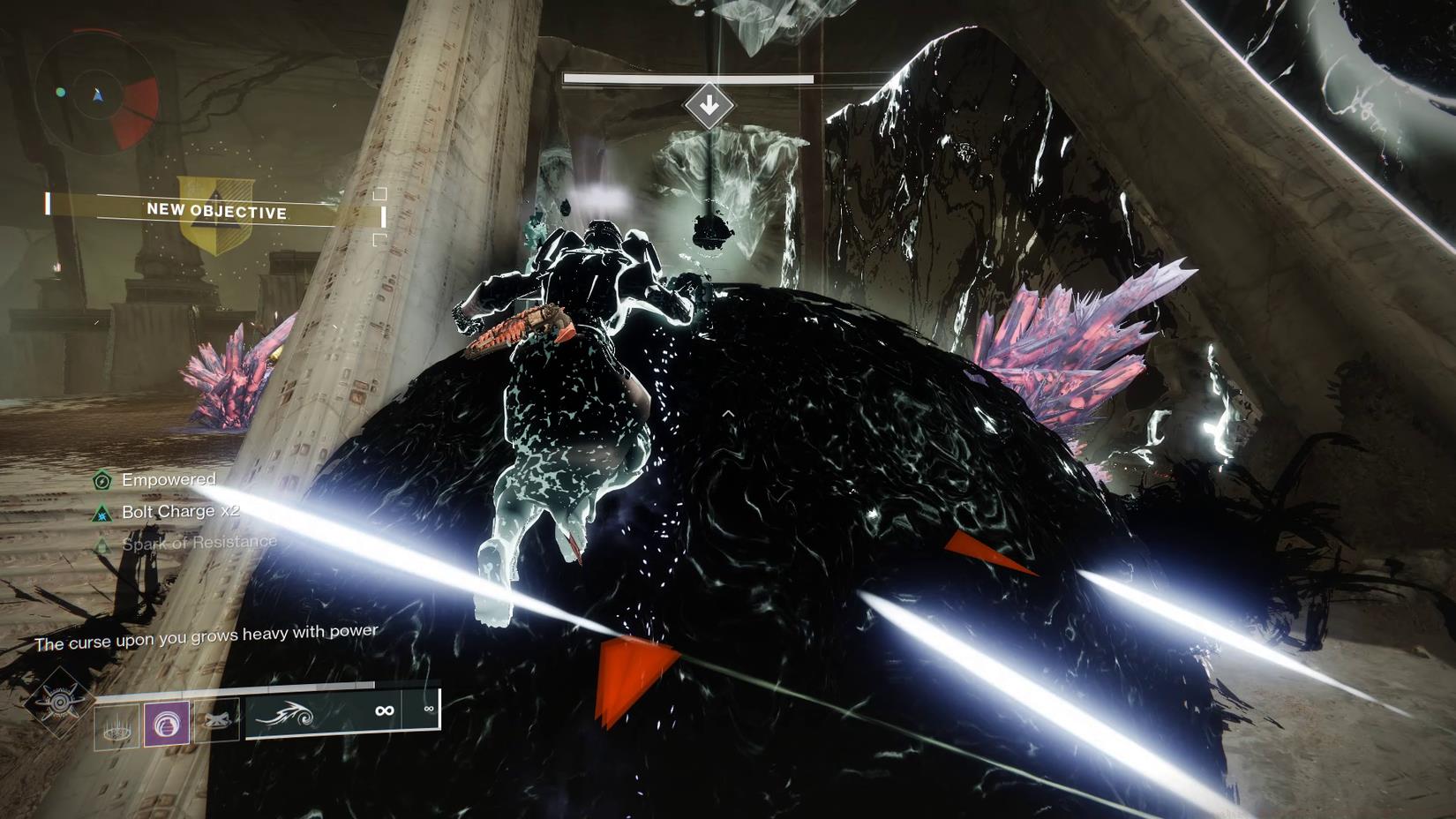Select the Bolt Charge x2 buff icon

point(101,514)
